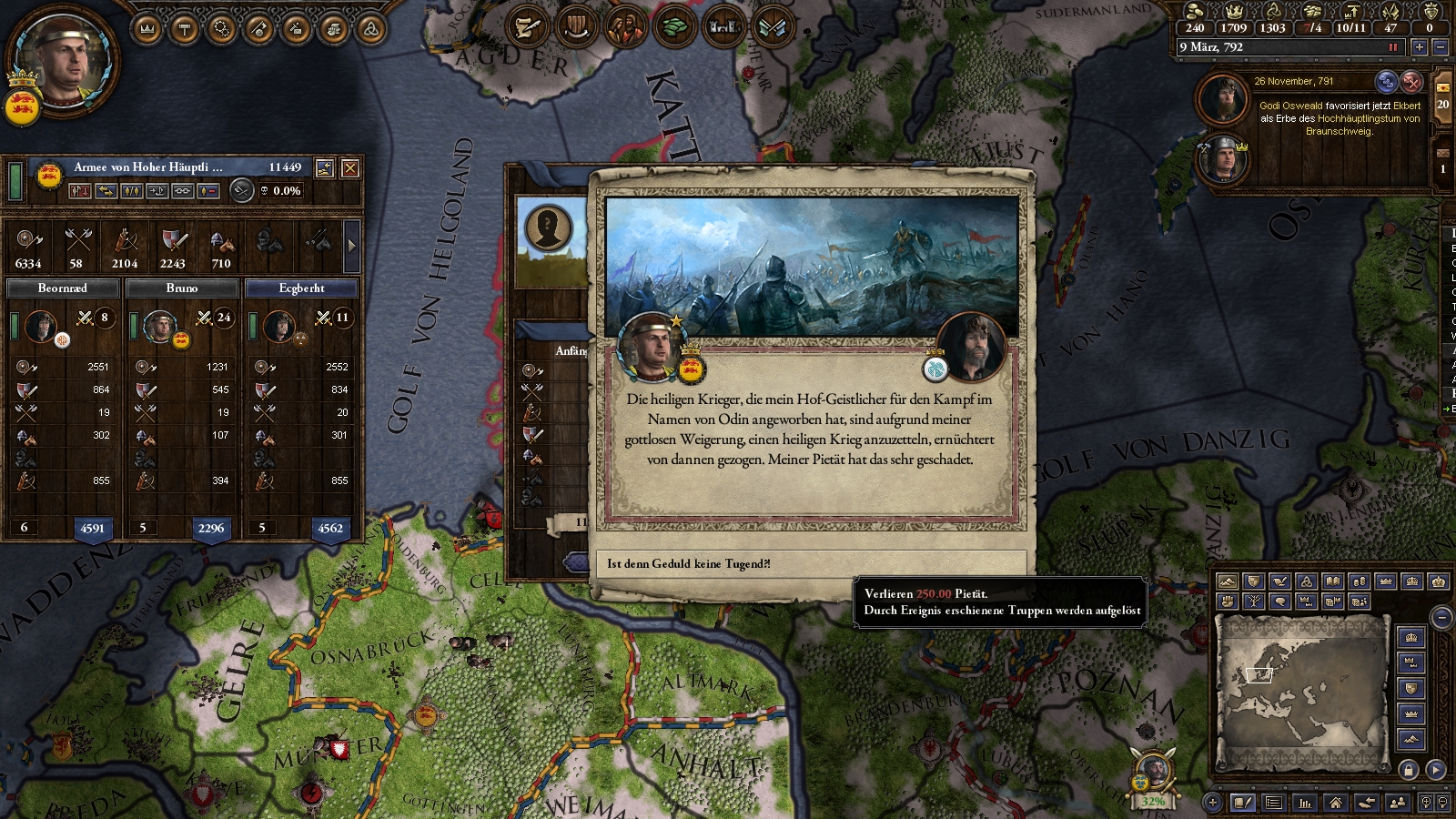1456x819 pixels.
Task: Go to home capital with house button
Action: [x=1335, y=803]
